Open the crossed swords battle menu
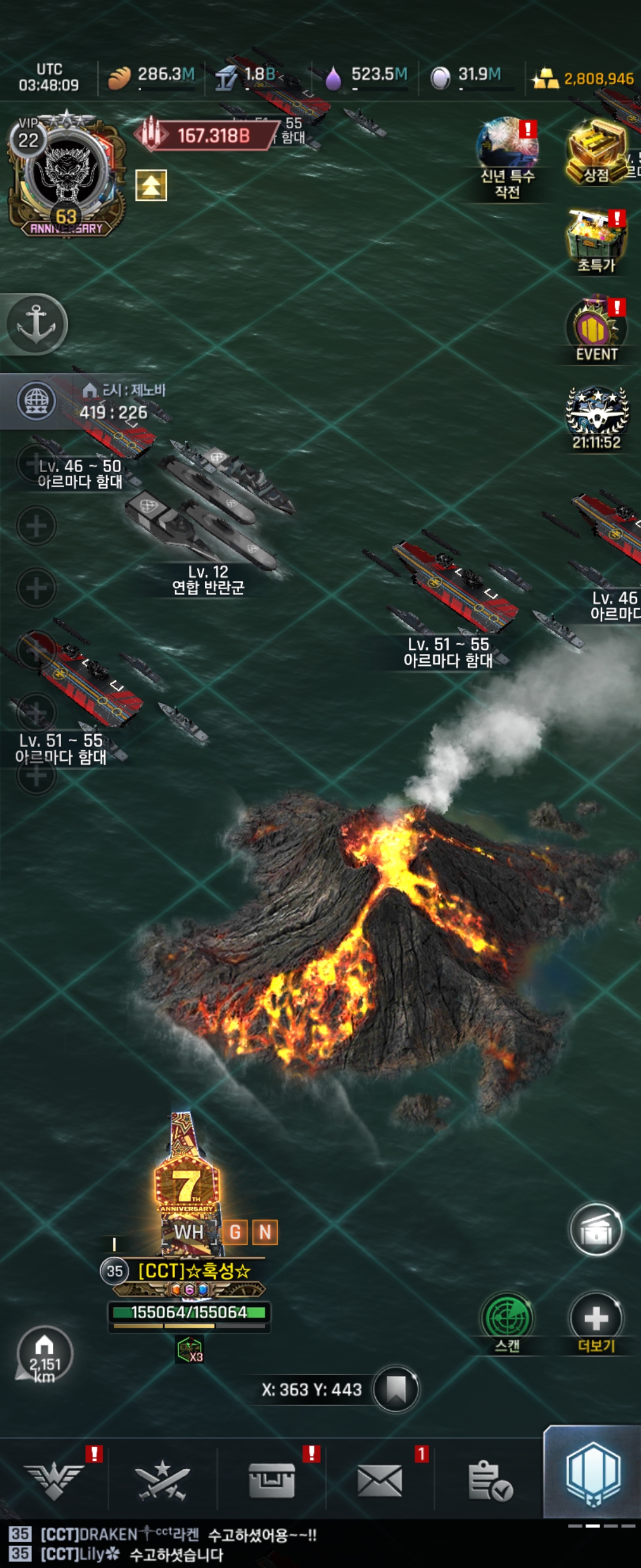 (163, 1480)
